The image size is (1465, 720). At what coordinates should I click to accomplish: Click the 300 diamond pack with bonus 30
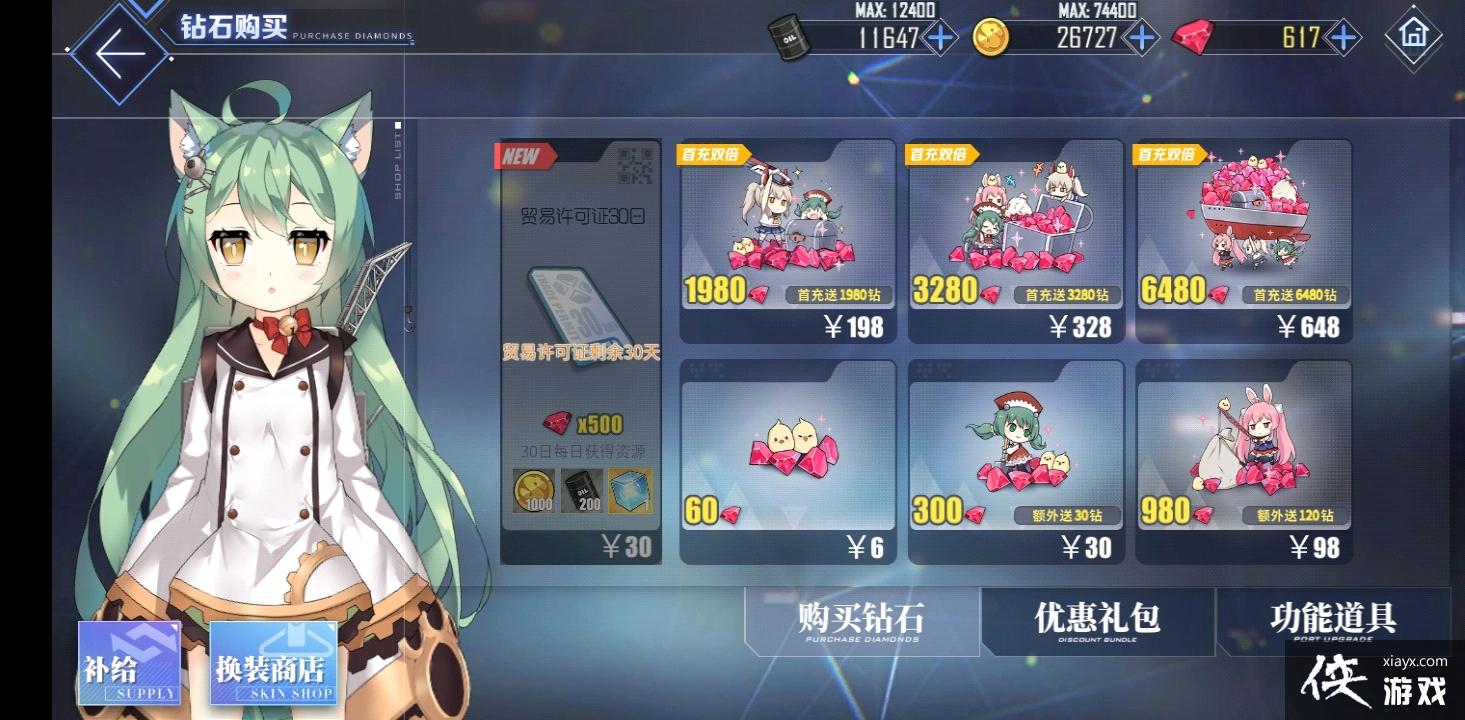(1015, 455)
